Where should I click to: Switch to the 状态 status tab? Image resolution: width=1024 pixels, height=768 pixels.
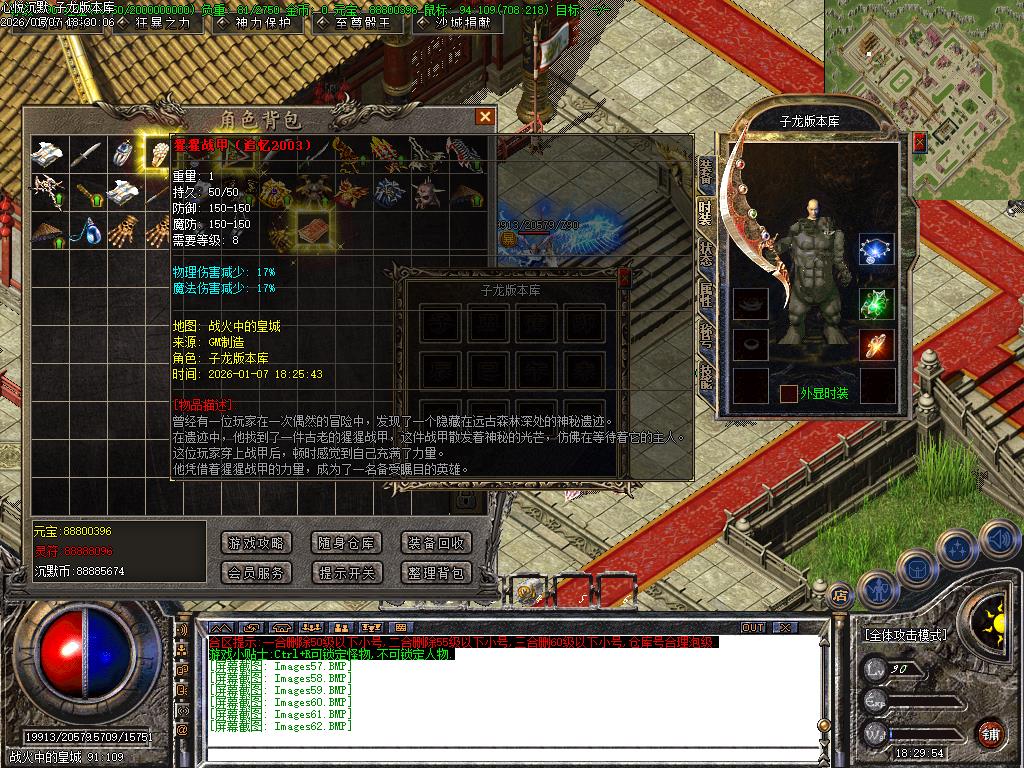tap(706, 253)
